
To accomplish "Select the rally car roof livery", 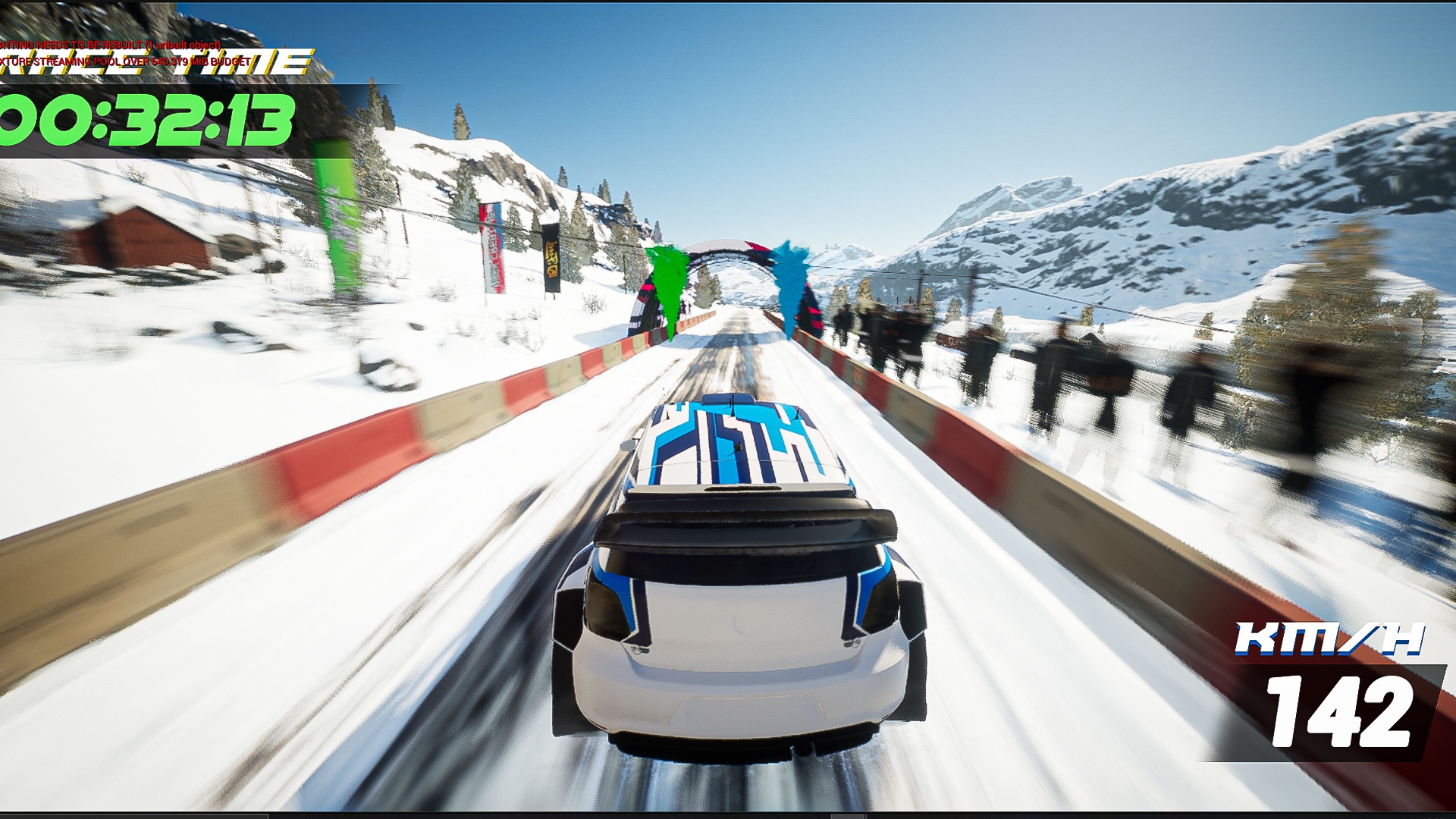I will 736,440.
